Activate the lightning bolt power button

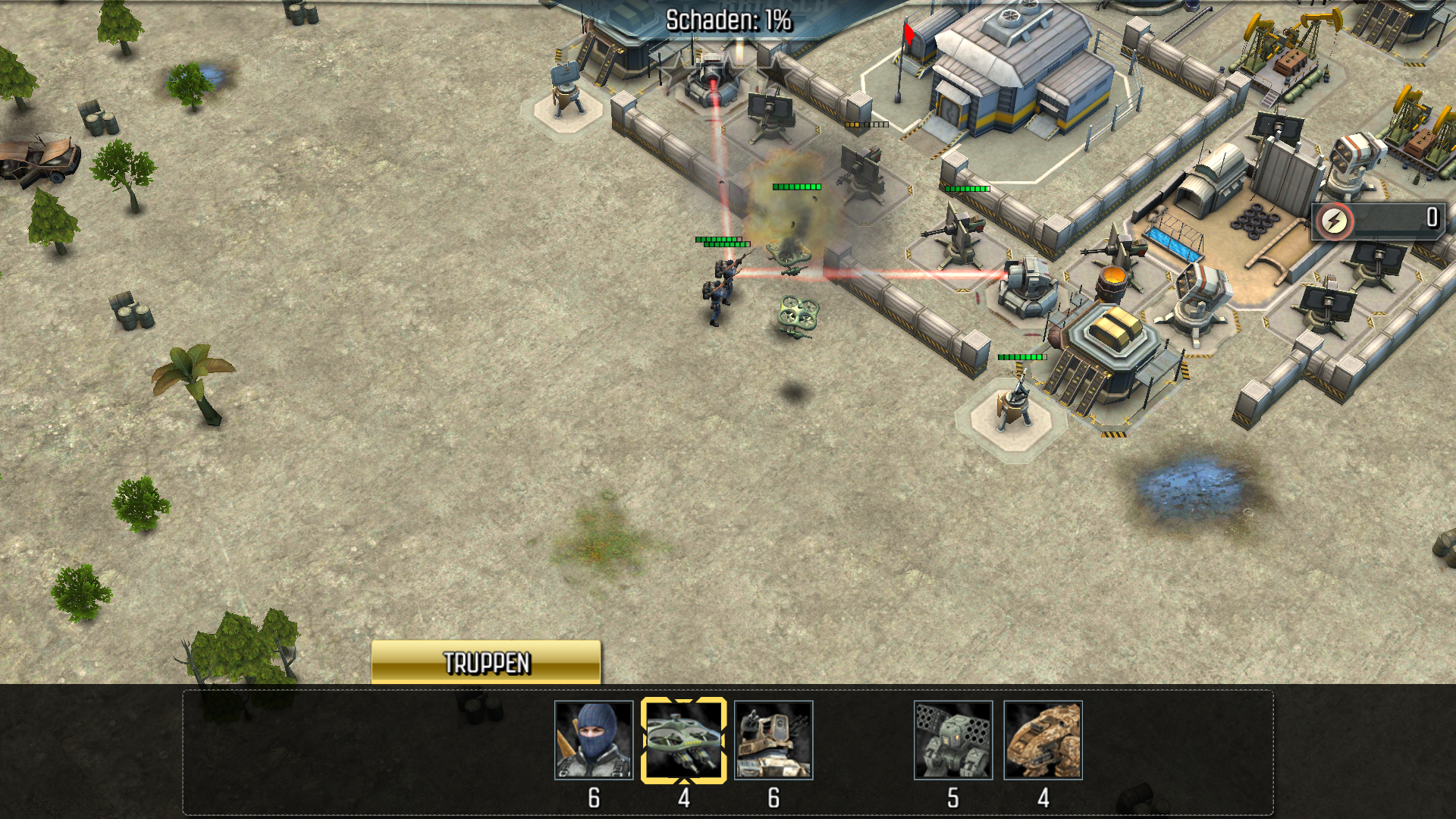(1335, 221)
